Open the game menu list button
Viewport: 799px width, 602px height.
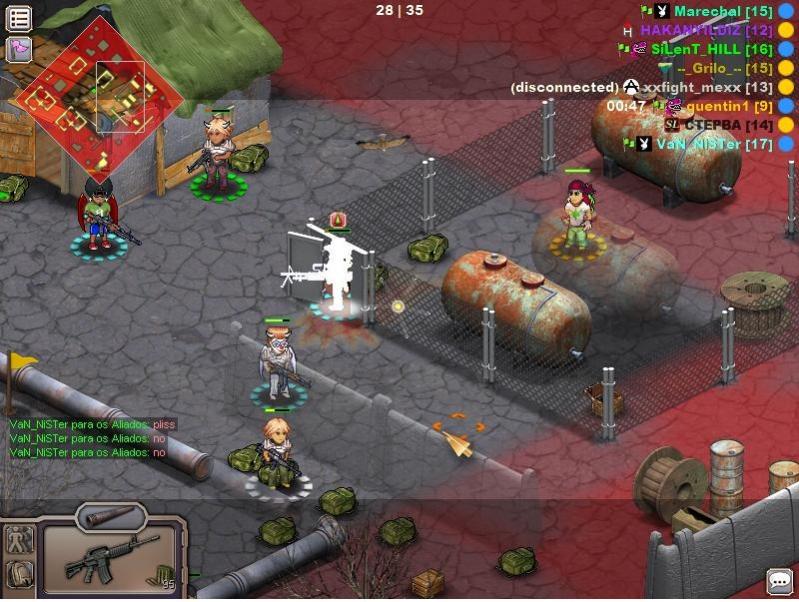[x=20, y=17]
